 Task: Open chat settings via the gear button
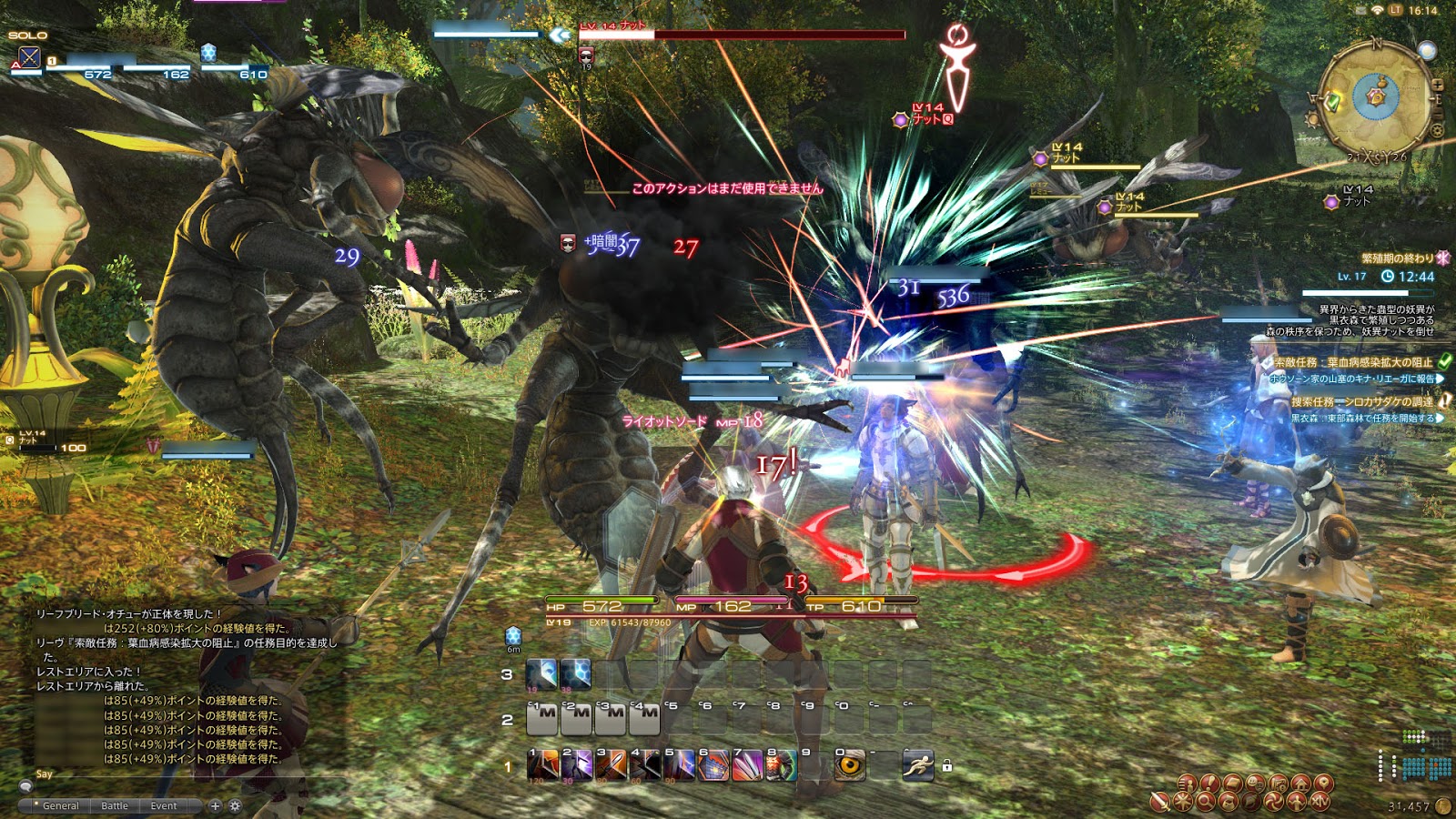point(236,806)
